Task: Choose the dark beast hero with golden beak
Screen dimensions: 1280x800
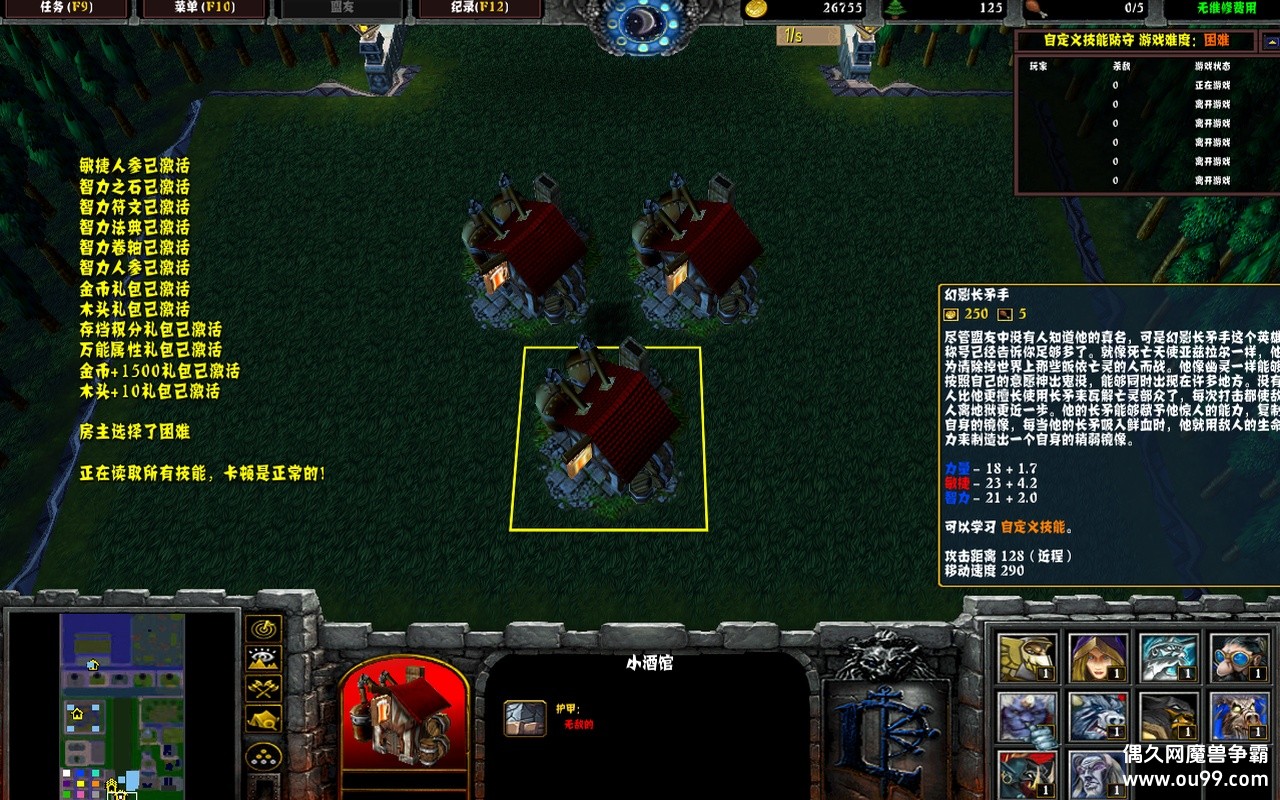Action: [1169, 718]
